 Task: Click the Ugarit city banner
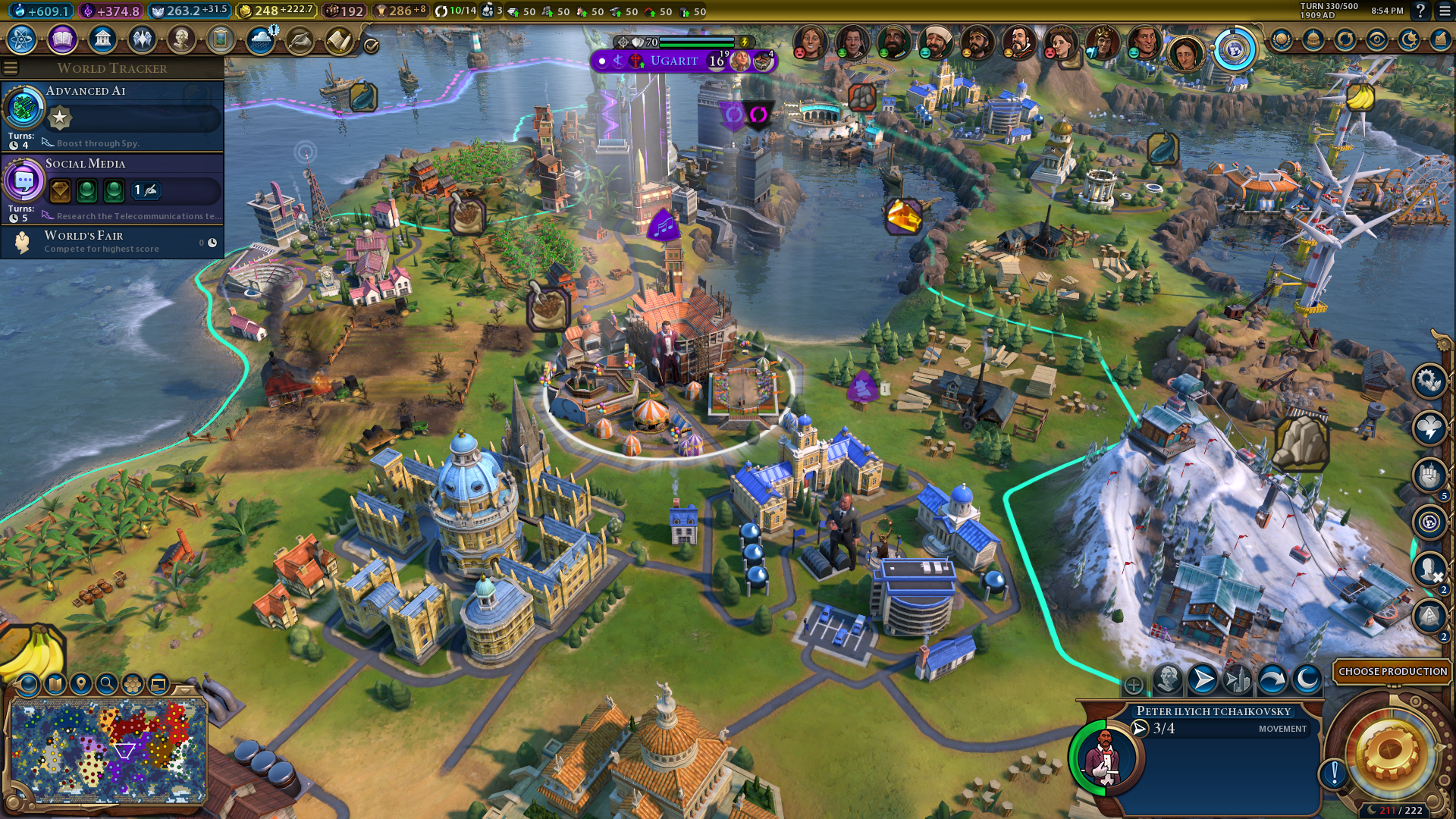point(674,61)
